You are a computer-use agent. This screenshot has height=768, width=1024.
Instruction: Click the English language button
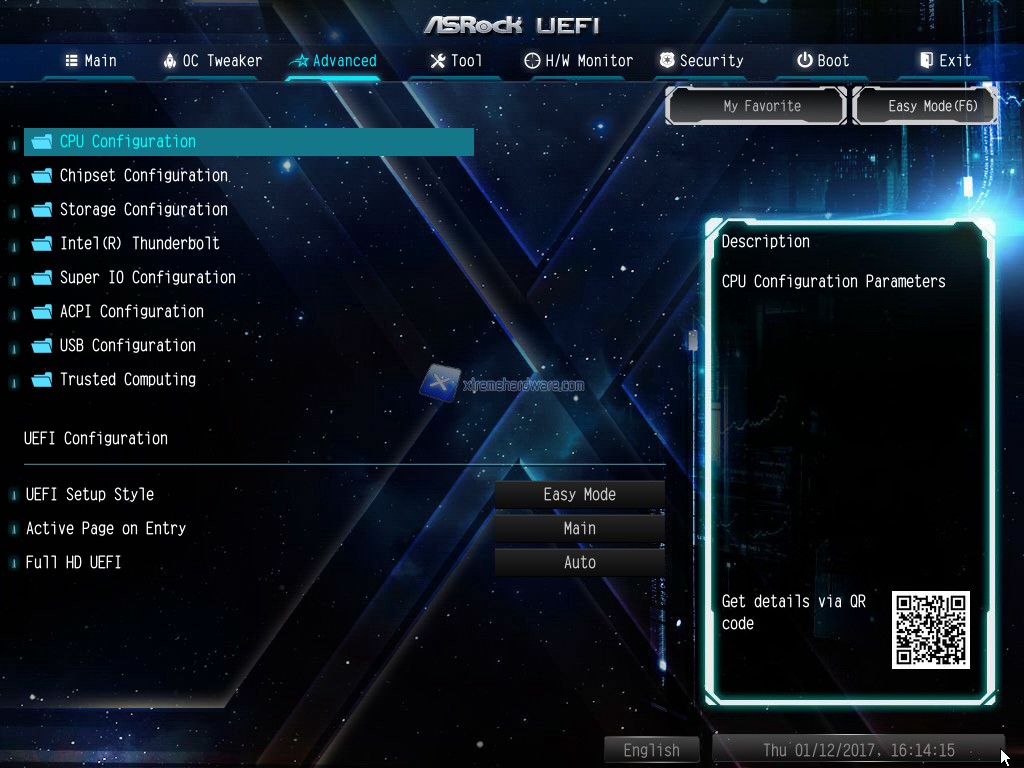pos(651,750)
